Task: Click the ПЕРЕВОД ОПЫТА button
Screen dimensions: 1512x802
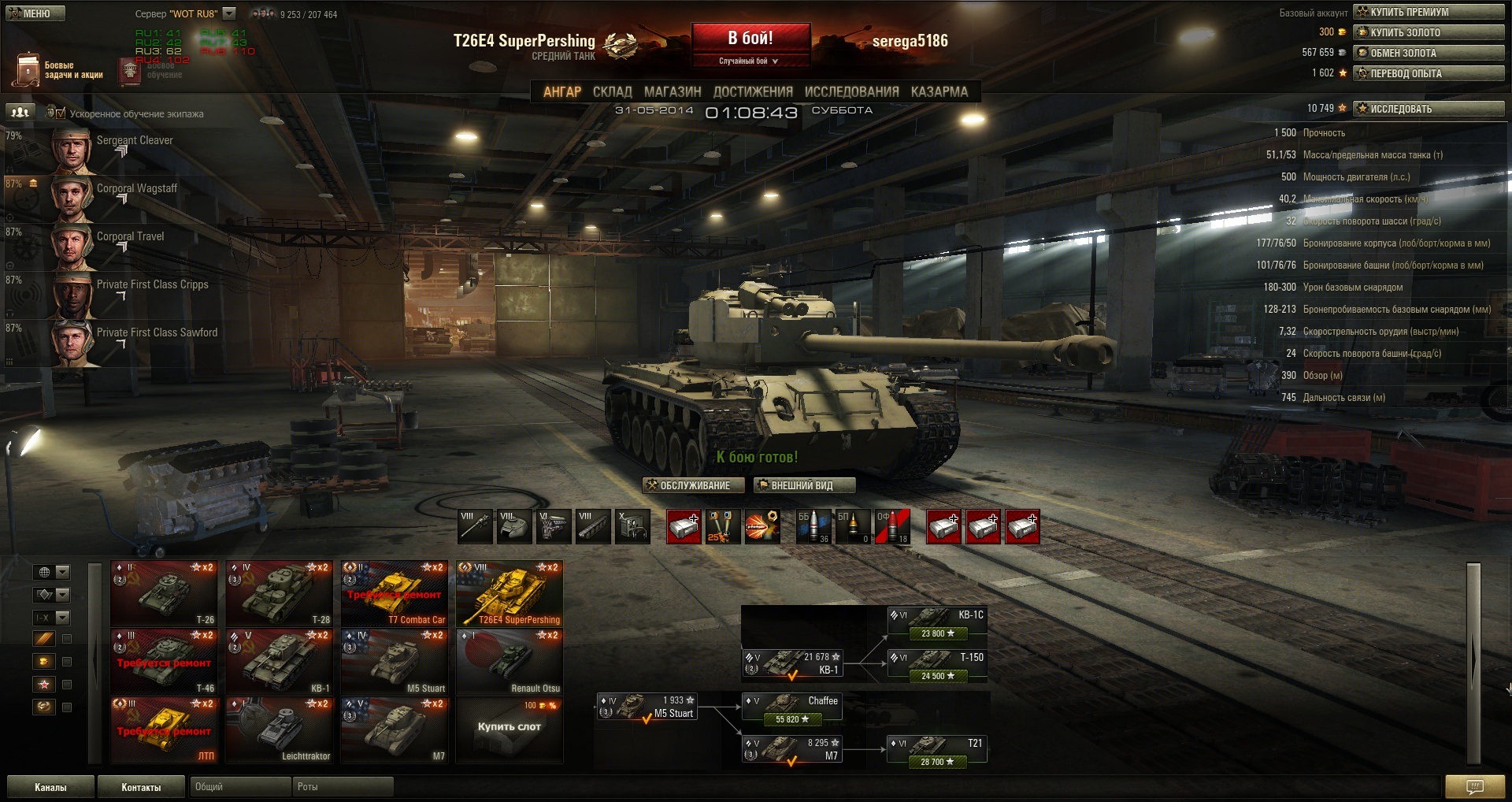Action: point(1429,73)
